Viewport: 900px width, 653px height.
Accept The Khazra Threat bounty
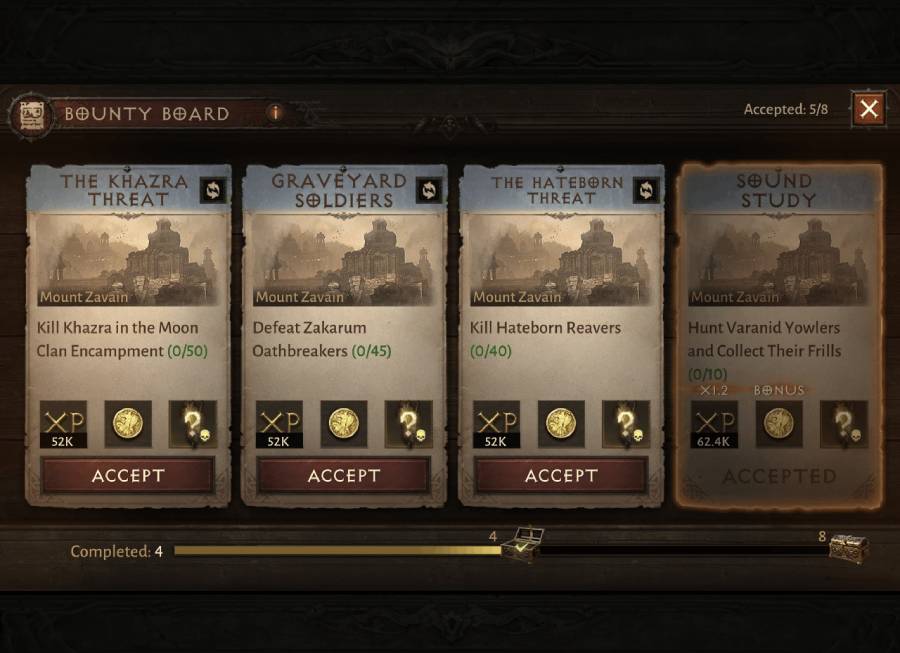coord(128,476)
